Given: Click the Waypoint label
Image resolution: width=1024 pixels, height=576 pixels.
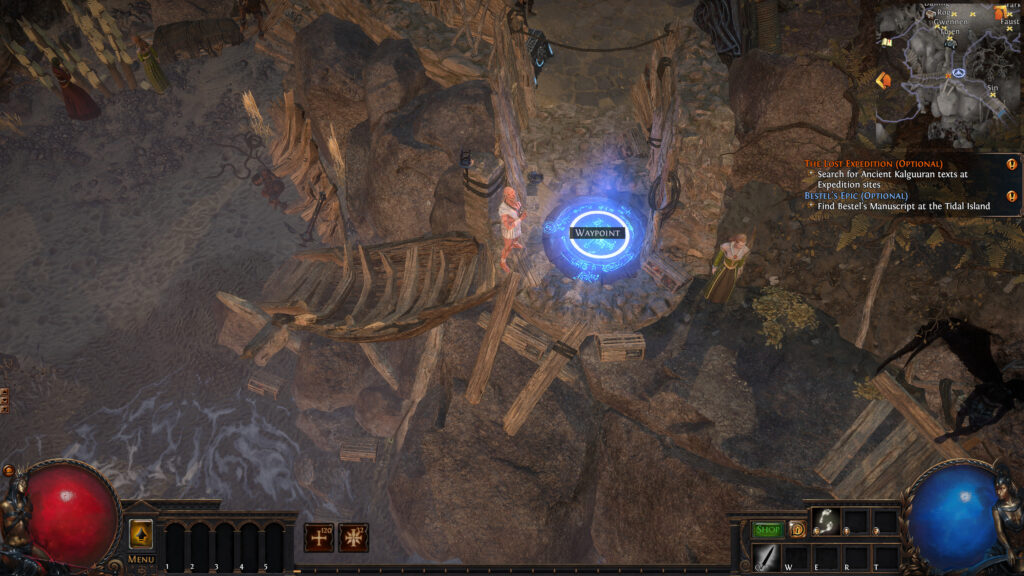Looking at the screenshot, I should point(596,233).
